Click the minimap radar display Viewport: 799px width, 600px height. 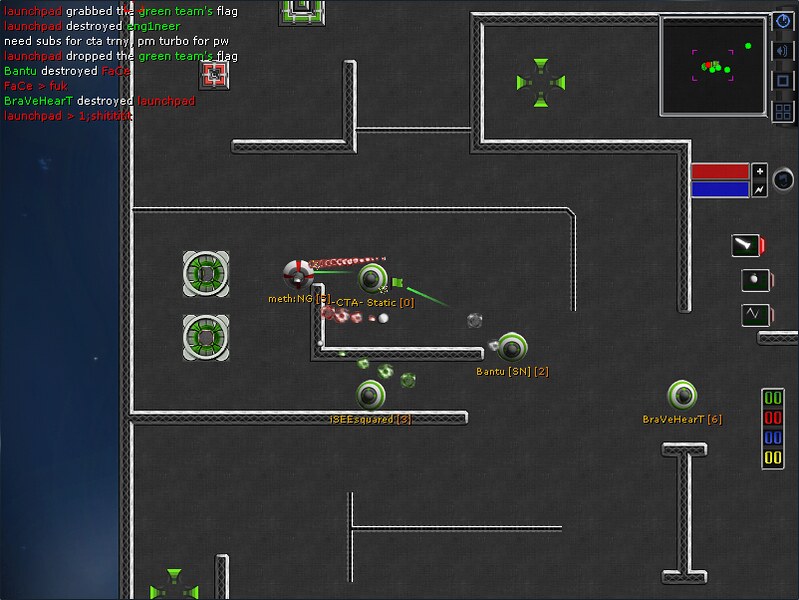(714, 65)
